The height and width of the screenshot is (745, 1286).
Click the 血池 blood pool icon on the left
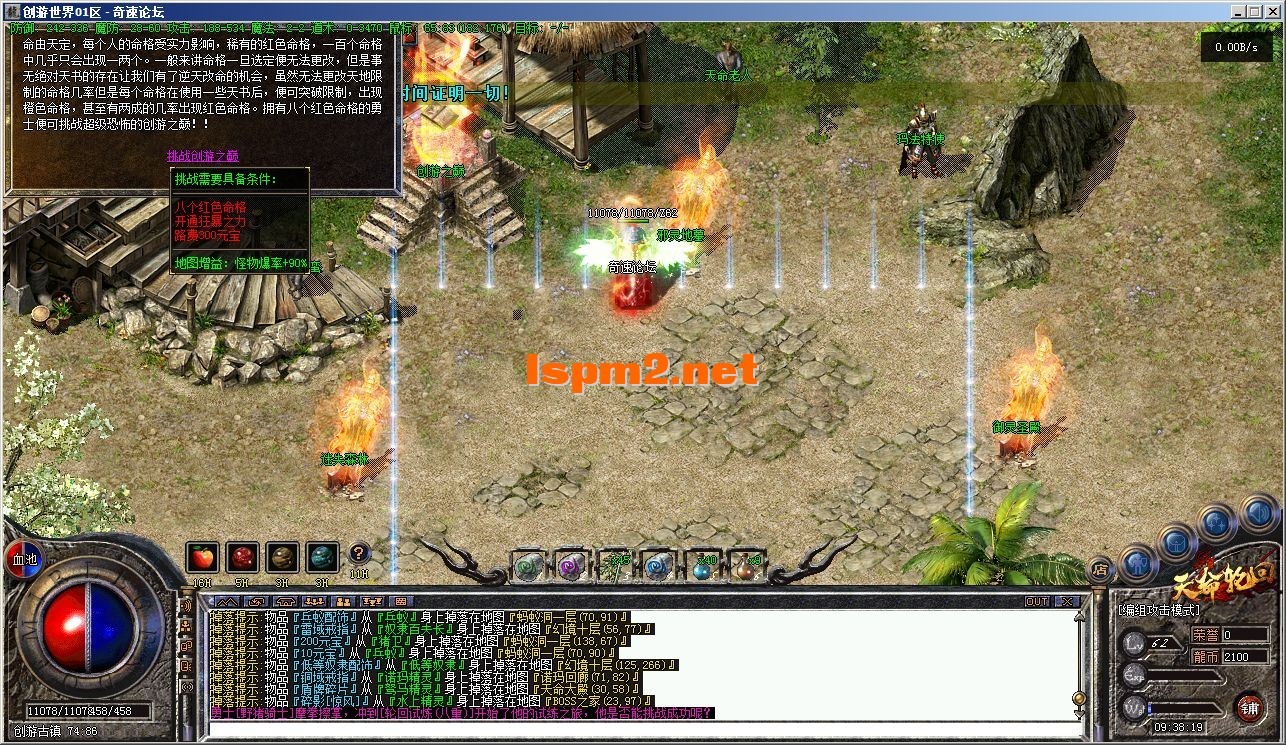coord(23,560)
